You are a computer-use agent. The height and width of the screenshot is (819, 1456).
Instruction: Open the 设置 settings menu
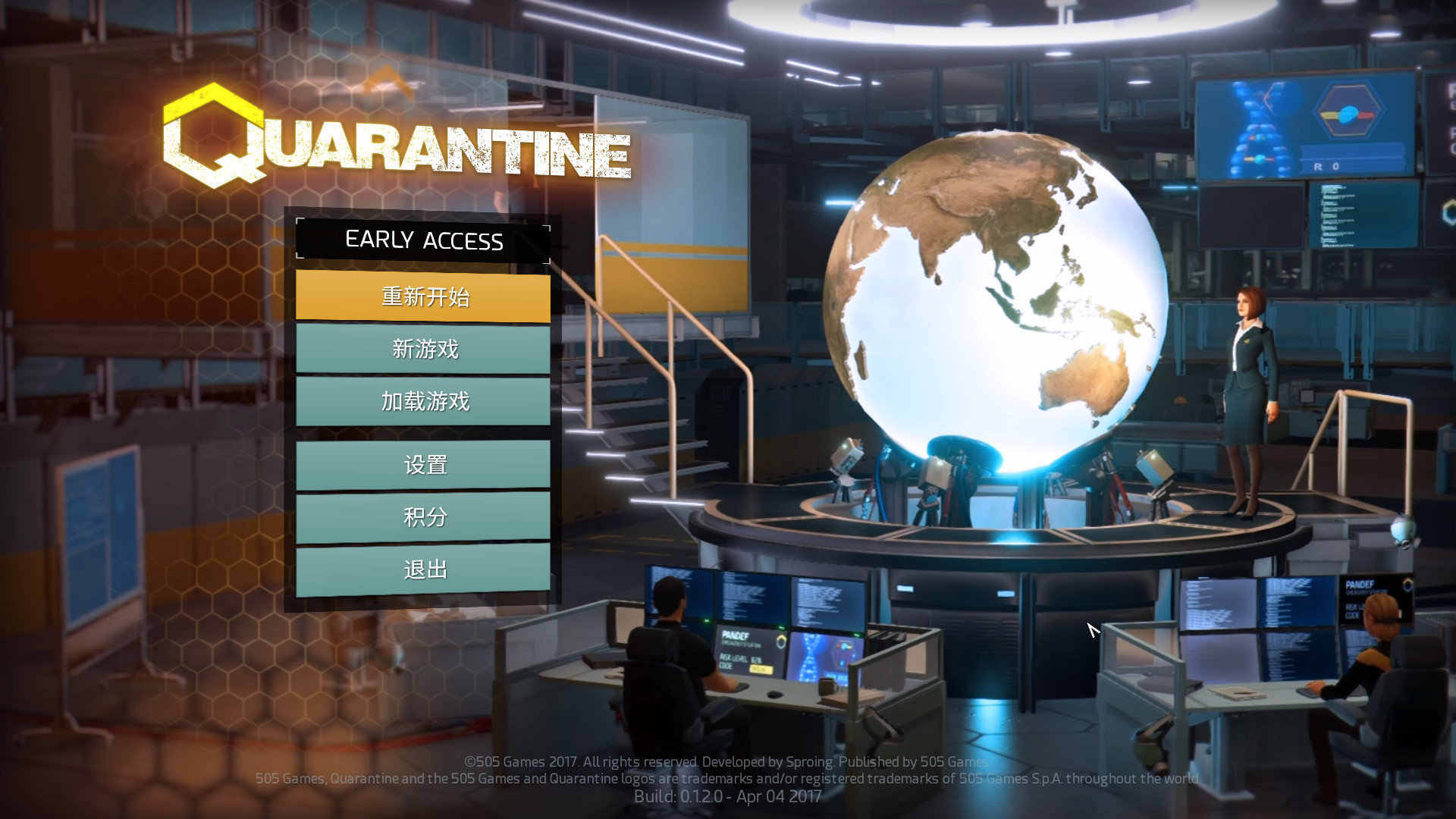423,464
